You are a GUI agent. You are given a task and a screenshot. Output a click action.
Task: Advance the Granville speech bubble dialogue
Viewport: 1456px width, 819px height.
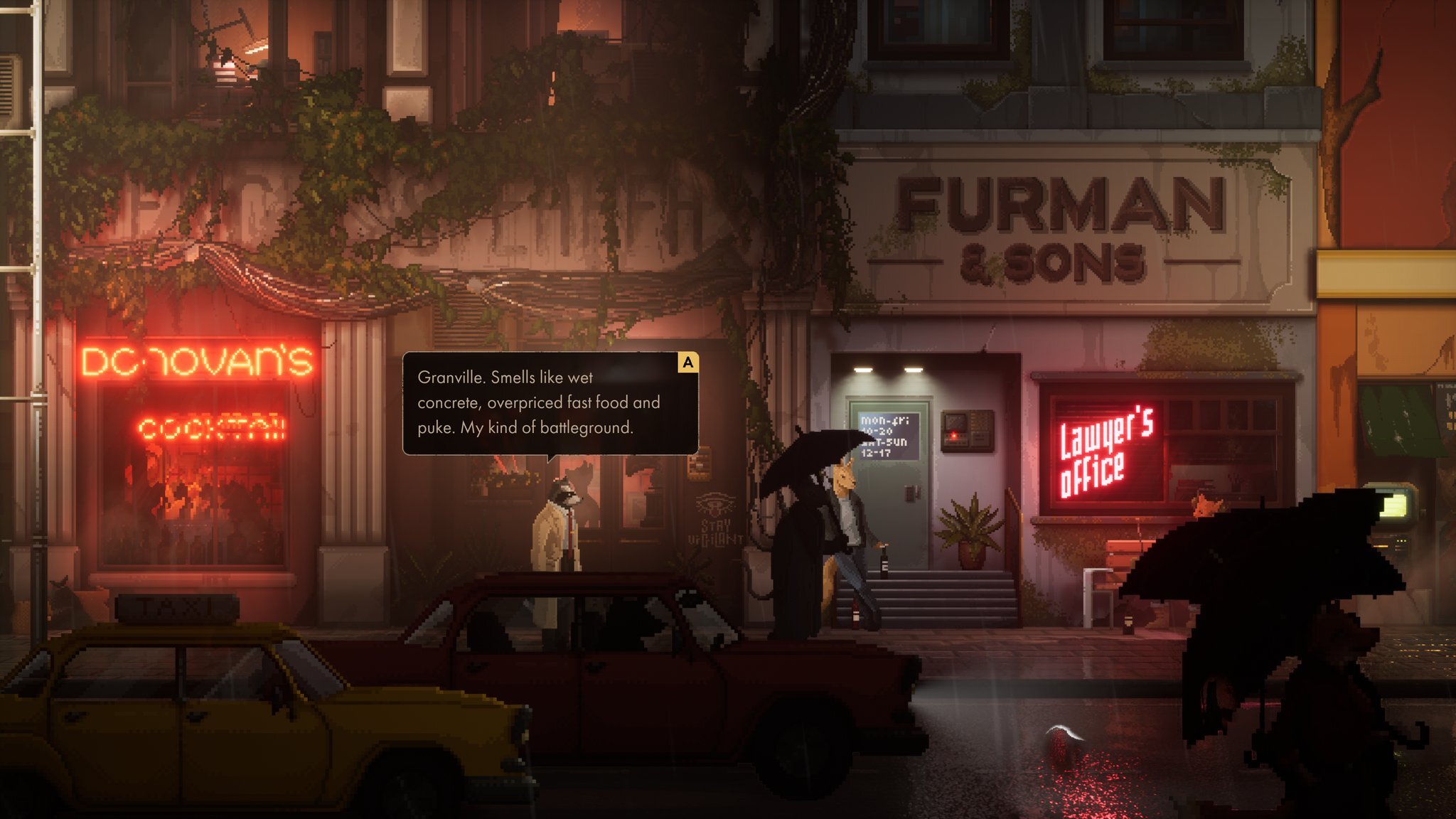coord(687,363)
